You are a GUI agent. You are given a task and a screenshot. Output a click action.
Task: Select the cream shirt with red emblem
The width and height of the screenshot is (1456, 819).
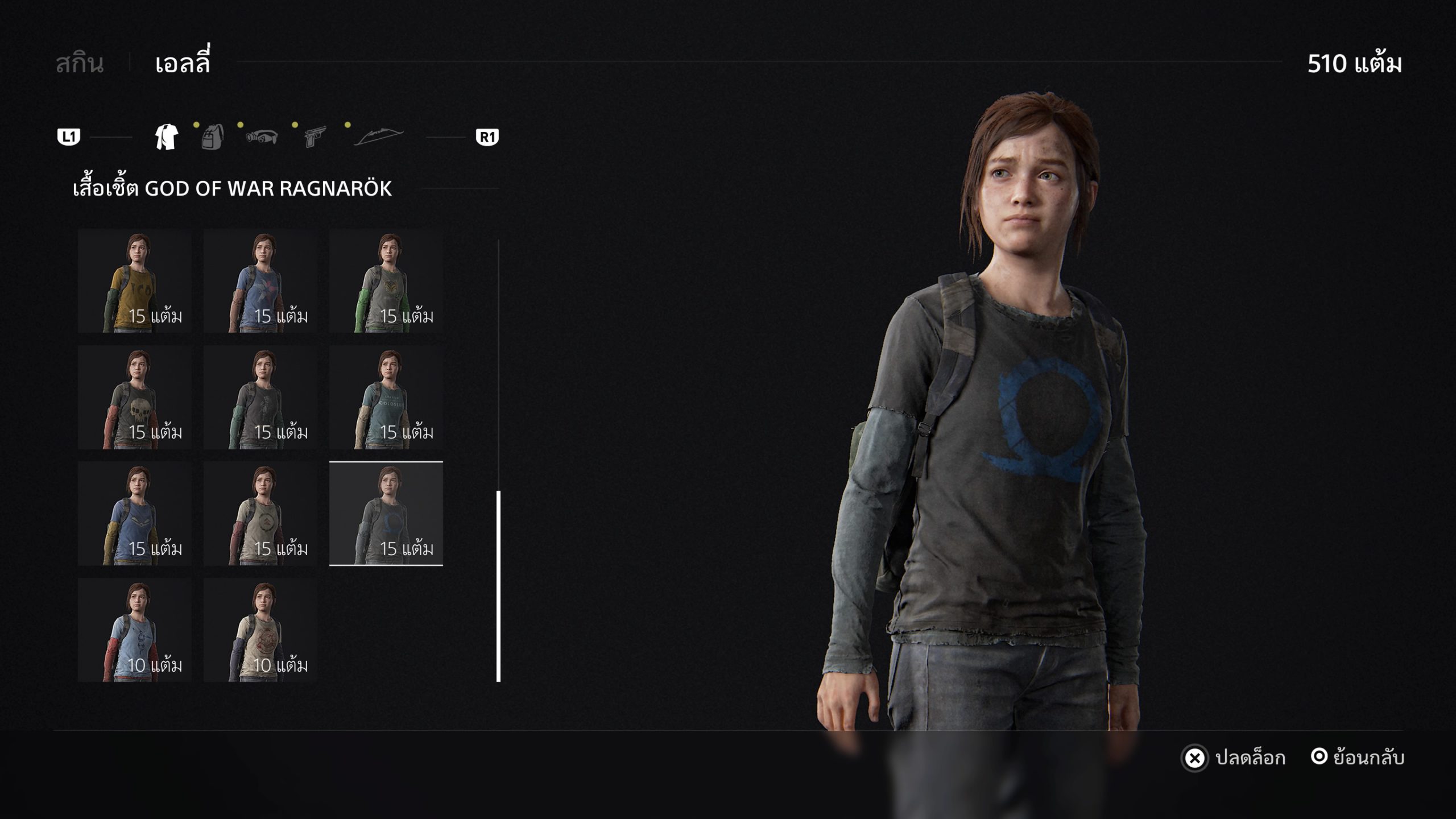point(260,630)
